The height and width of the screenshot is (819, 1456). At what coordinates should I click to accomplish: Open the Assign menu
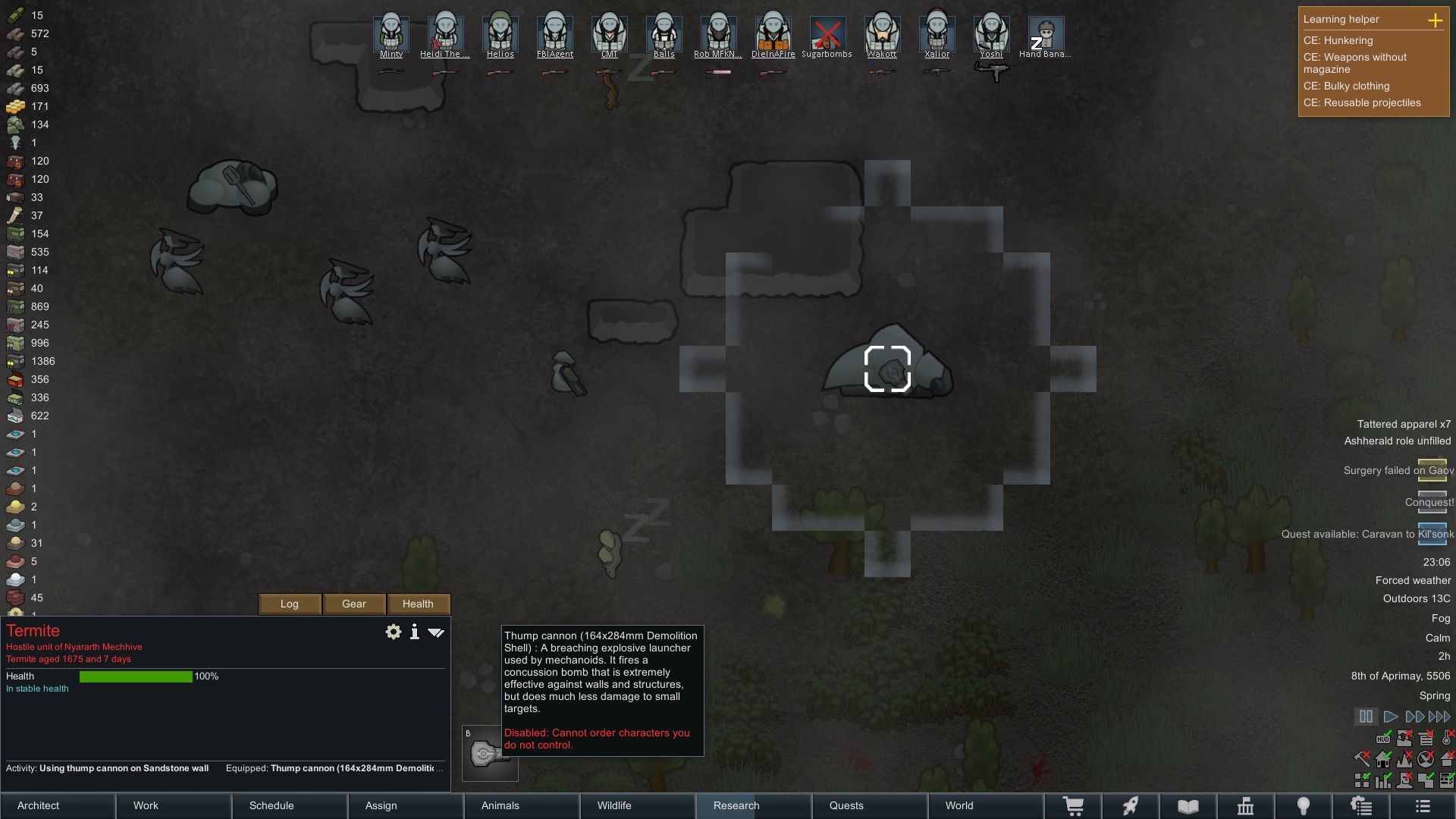point(406,805)
